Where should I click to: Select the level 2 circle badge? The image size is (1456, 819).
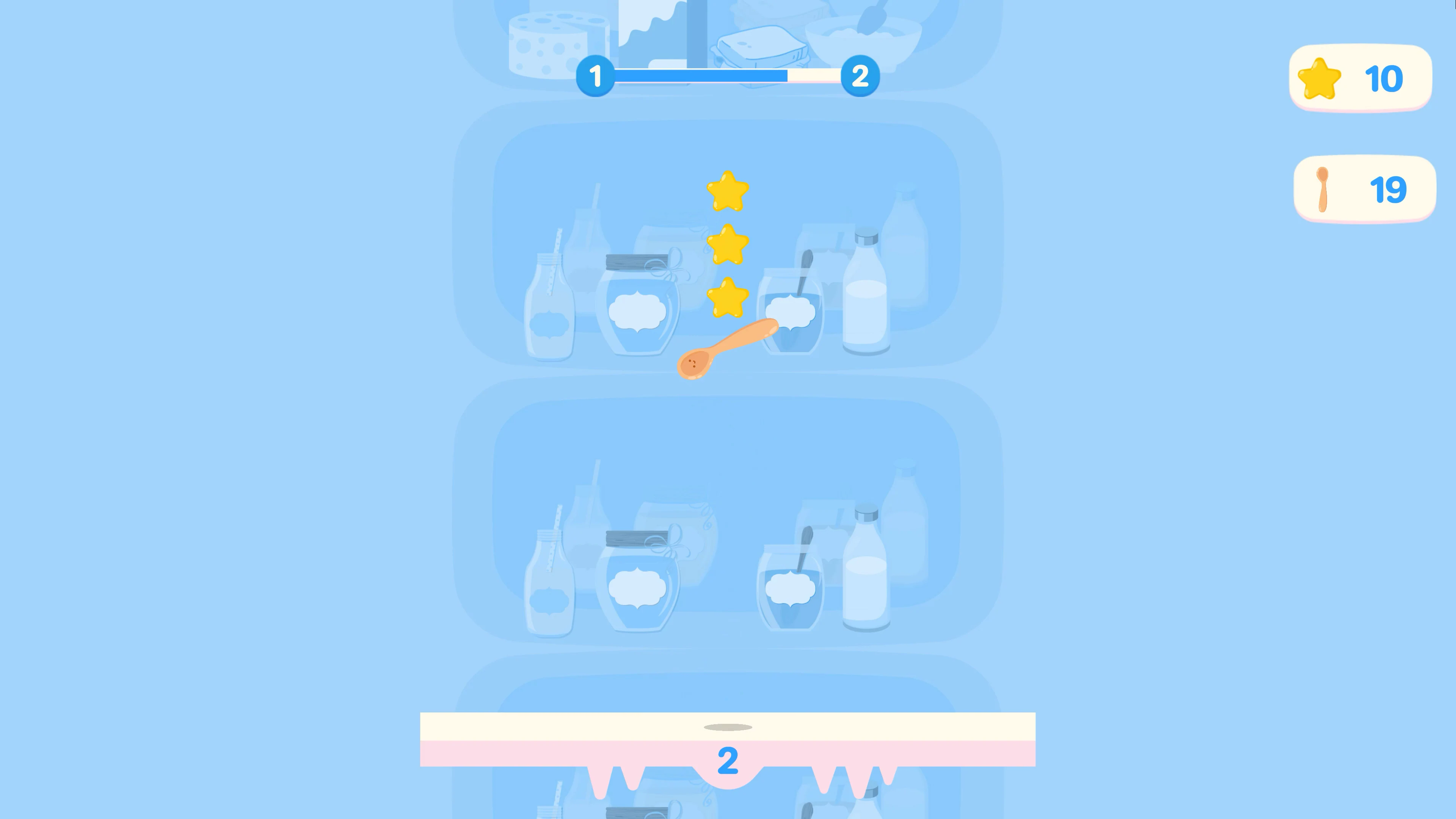click(x=860, y=77)
